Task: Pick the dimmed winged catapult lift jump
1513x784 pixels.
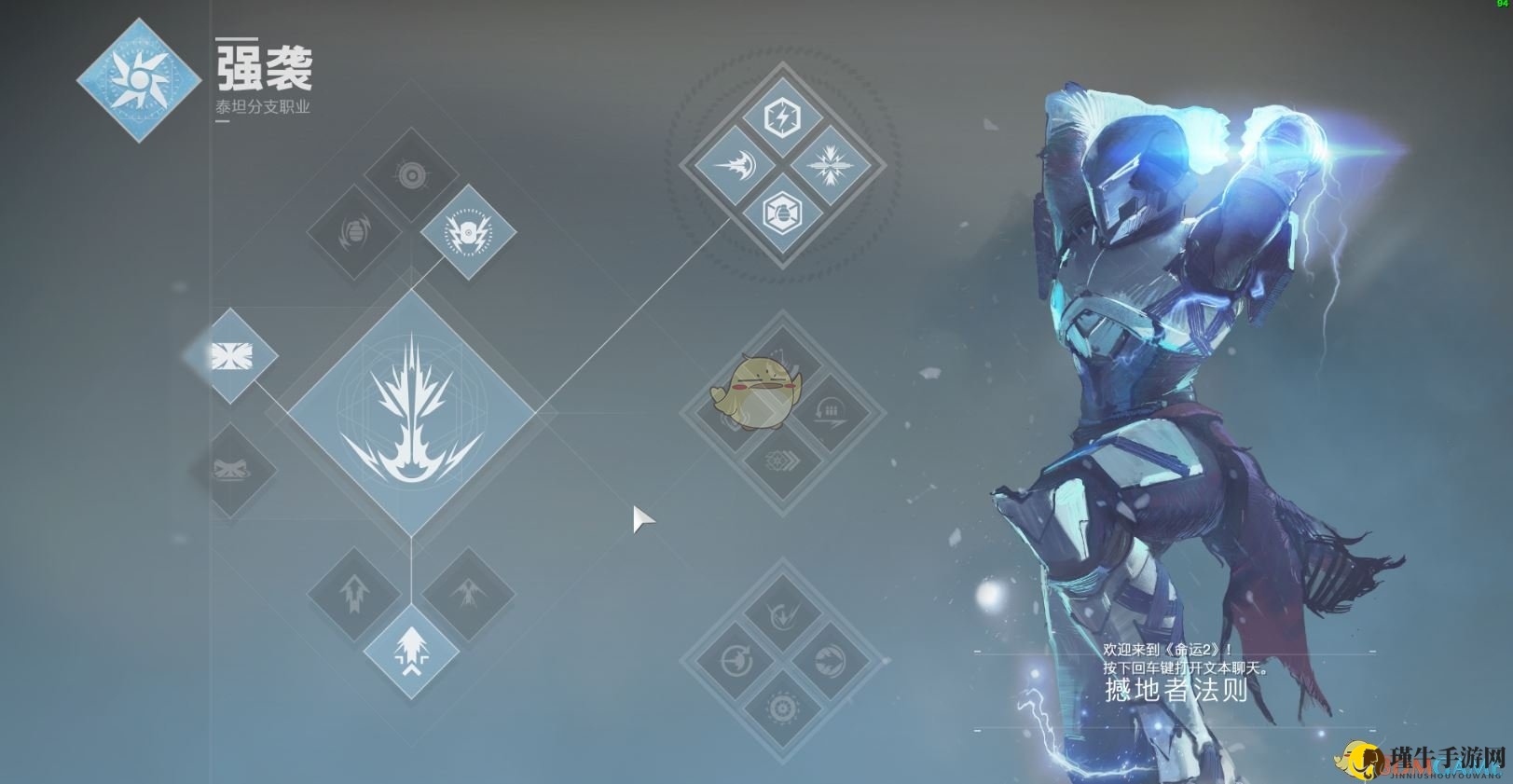Action: pos(468,594)
